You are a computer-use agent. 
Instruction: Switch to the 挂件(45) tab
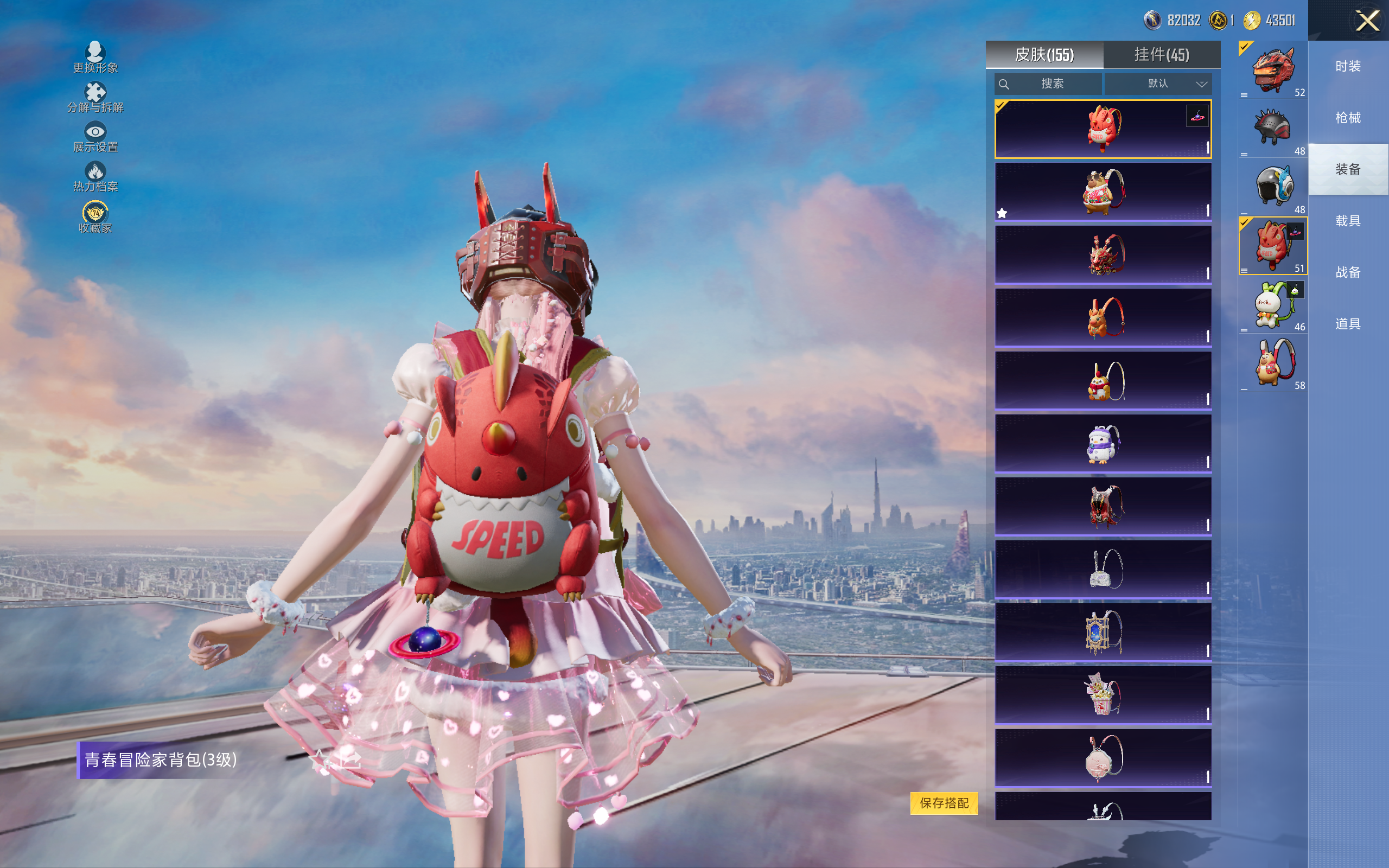point(1161,55)
